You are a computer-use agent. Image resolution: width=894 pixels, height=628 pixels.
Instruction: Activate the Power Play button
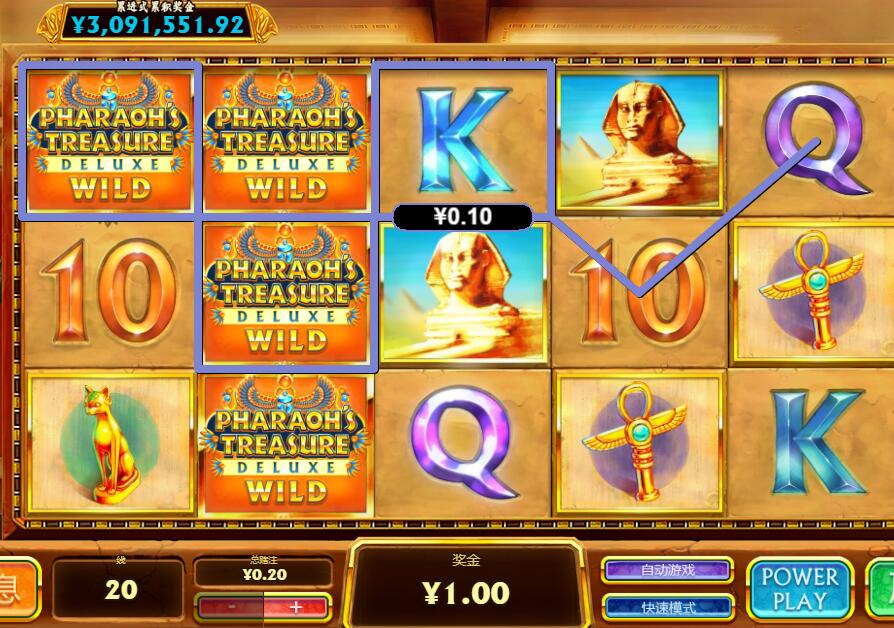(799, 588)
